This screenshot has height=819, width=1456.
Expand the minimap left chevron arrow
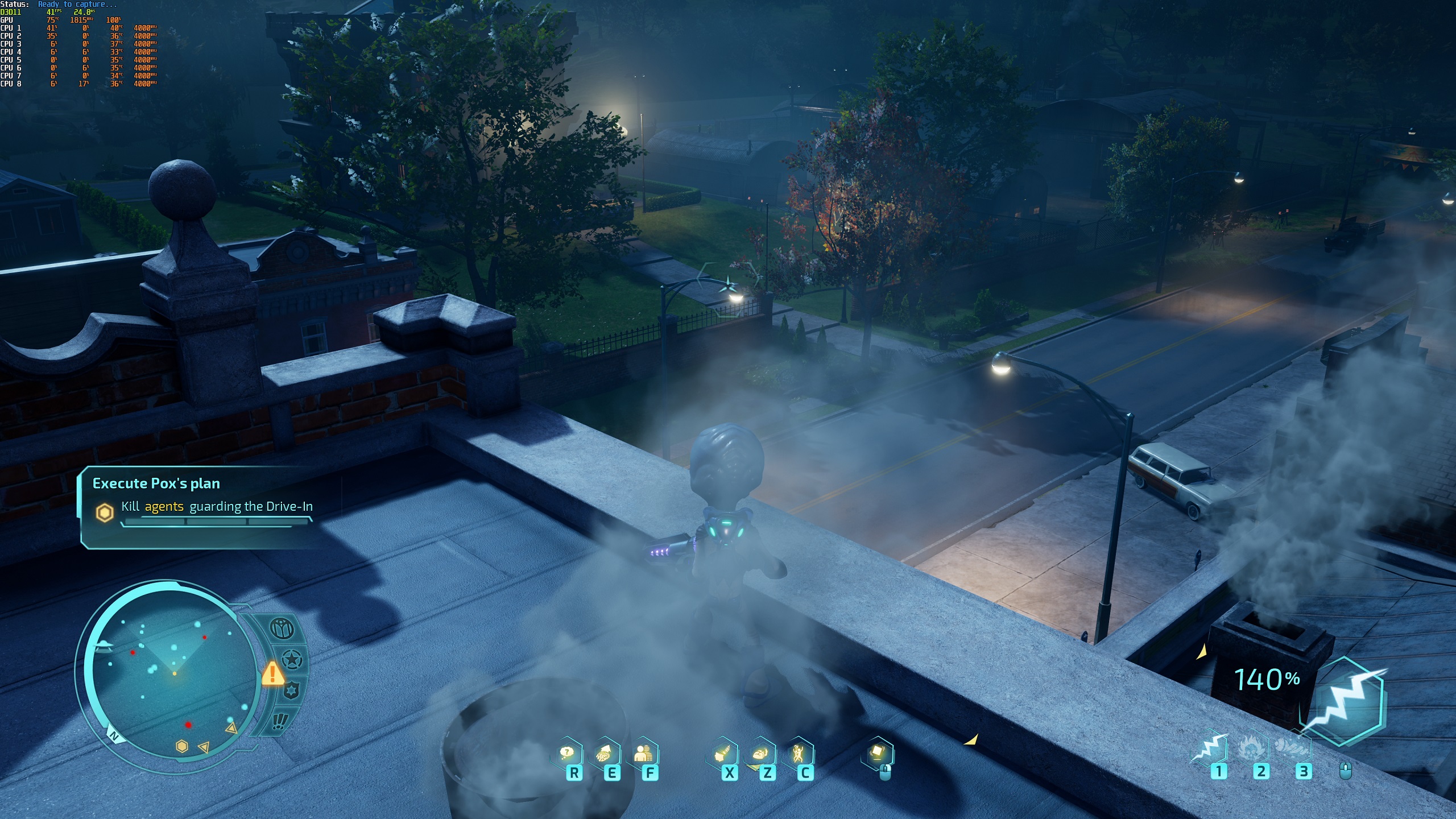[204, 748]
